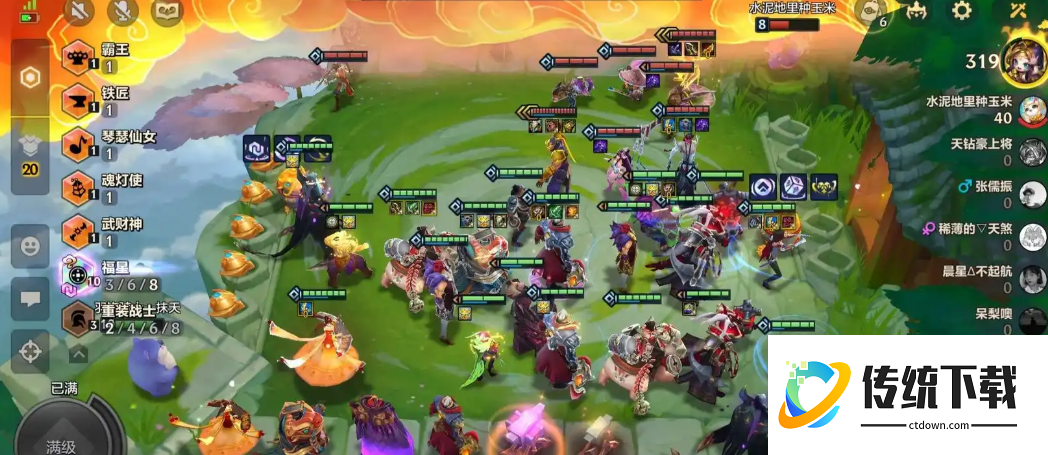Open the crossed swords icon

1019,11
